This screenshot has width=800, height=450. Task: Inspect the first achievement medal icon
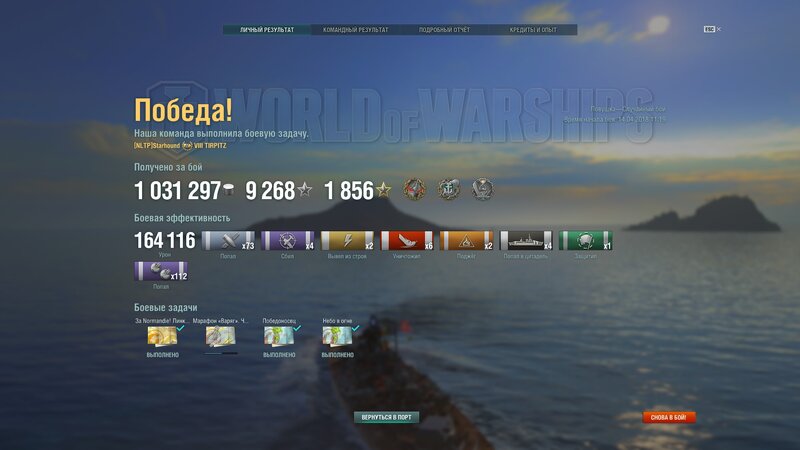[x=415, y=190]
